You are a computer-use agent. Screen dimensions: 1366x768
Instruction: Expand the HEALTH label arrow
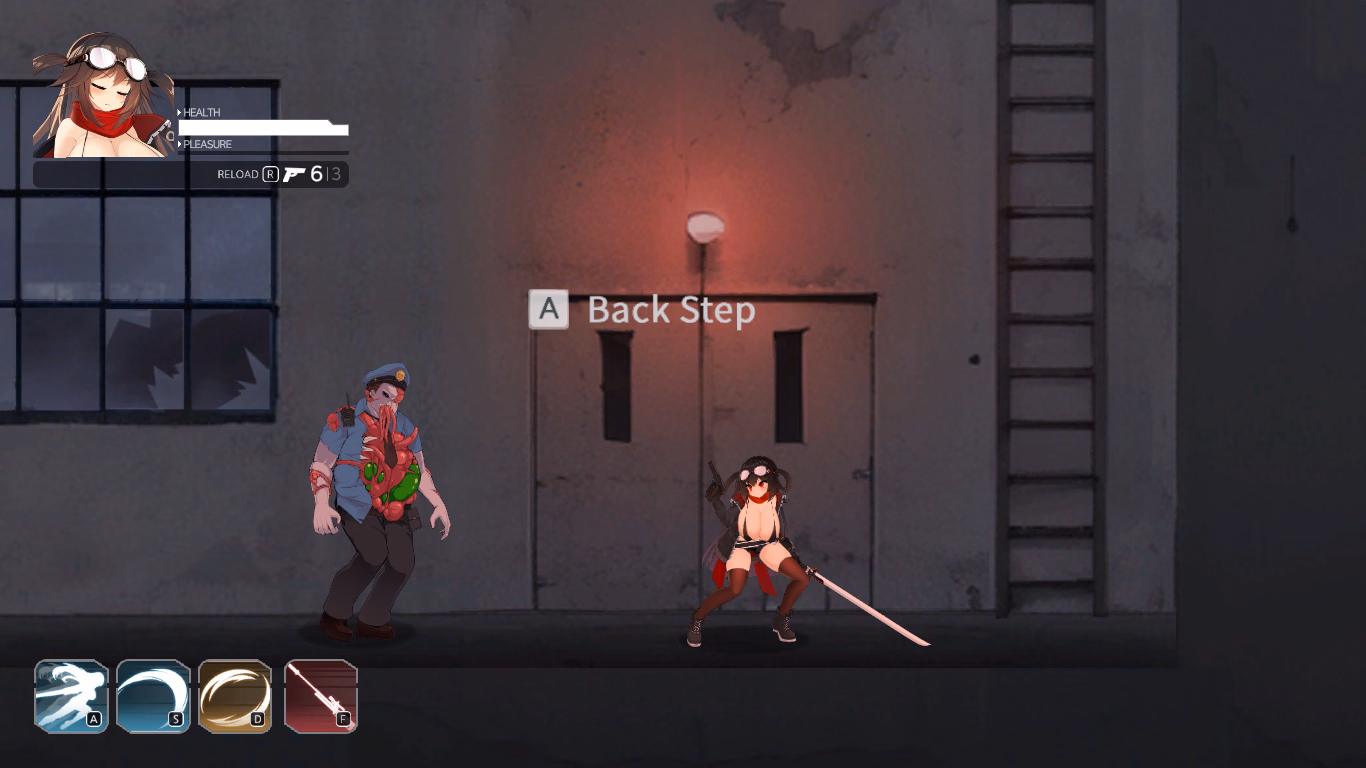pos(180,112)
